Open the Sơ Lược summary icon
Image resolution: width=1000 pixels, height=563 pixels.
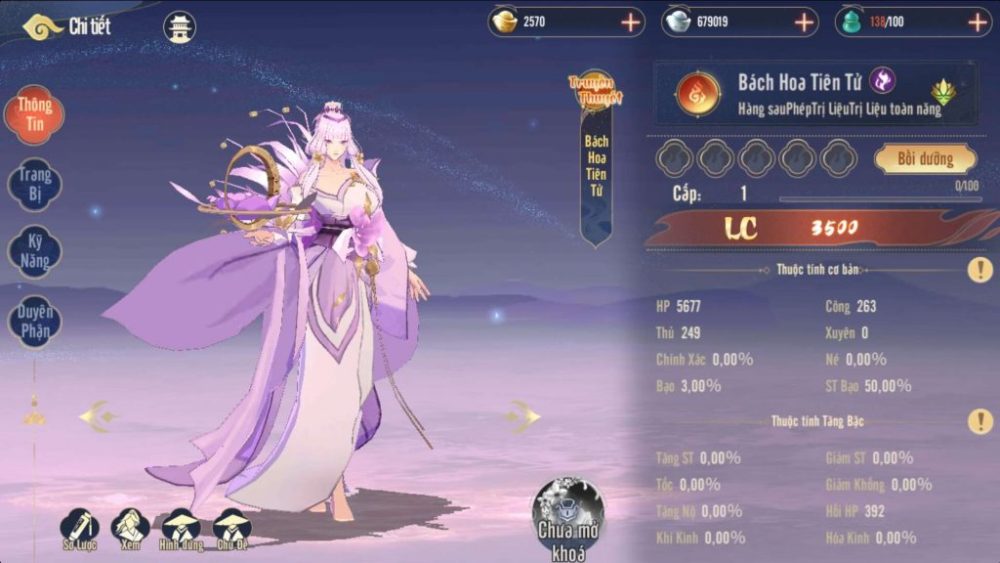[79, 529]
